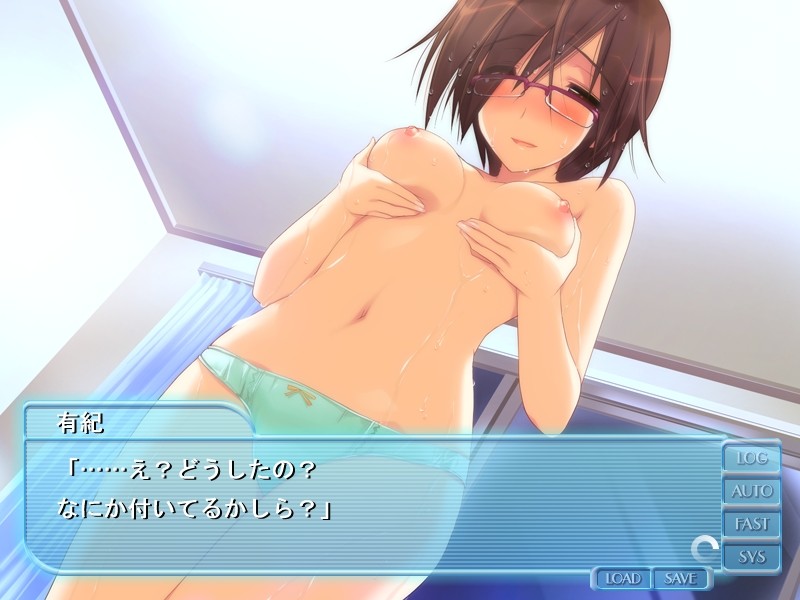Image resolution: width=800 pixels, height=600 pixels.
Task: Activate FAST skip mode
Action: (x=752, y=523)
